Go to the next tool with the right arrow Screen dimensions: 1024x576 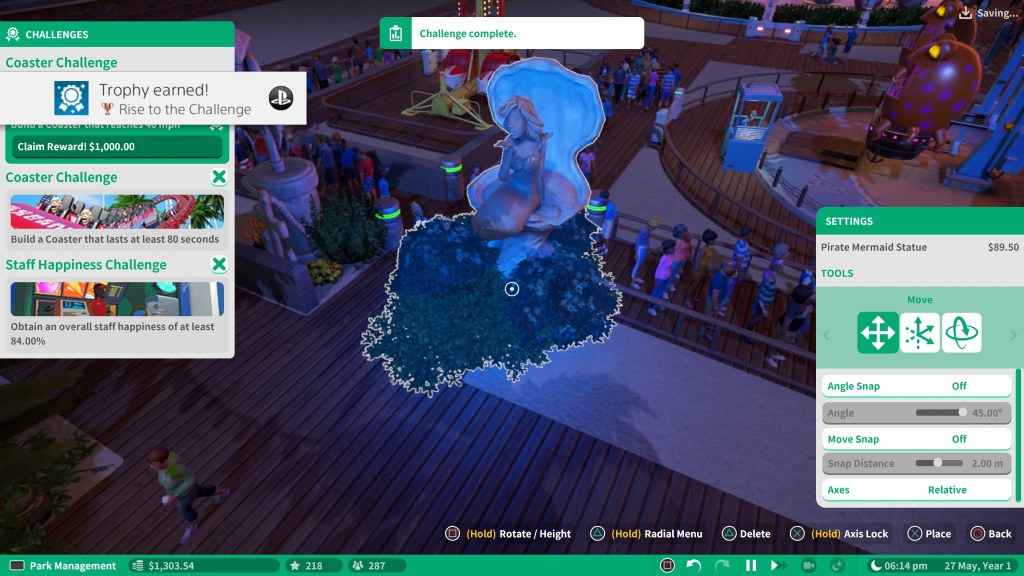coord(1013,335)
